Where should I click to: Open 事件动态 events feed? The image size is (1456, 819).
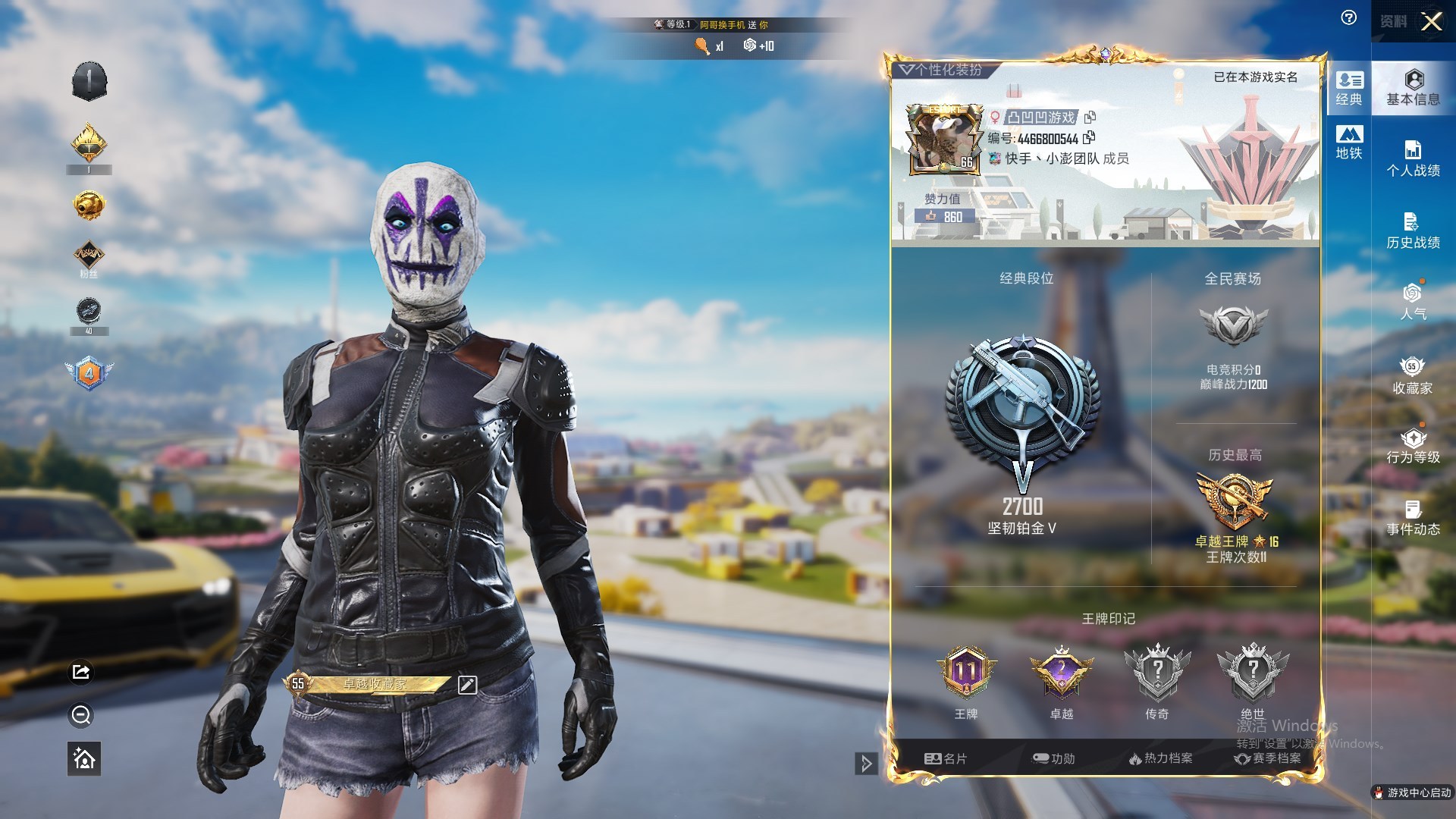tap(1413, 518)
